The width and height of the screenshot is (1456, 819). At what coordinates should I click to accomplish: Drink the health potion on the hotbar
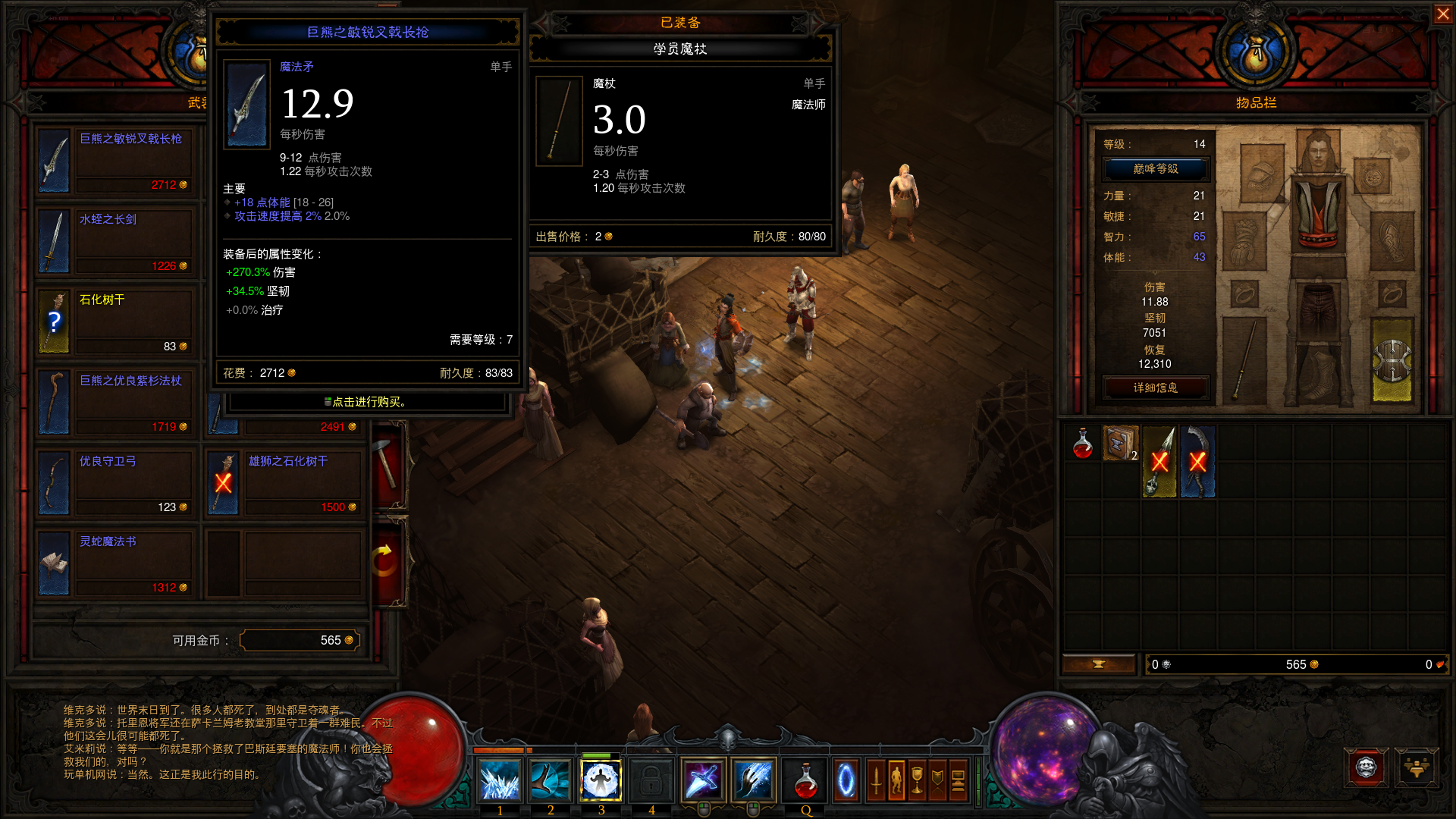pyautogui.click(x=805, y=781)
